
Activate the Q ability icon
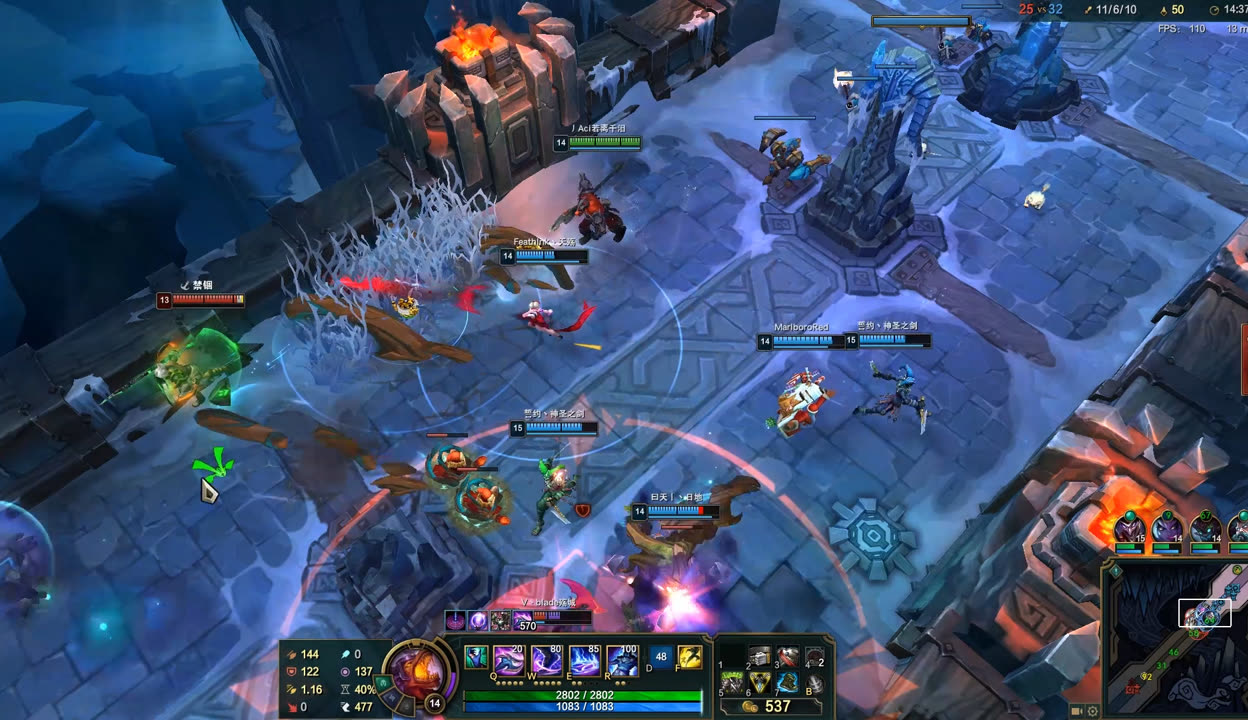point(509,661)
